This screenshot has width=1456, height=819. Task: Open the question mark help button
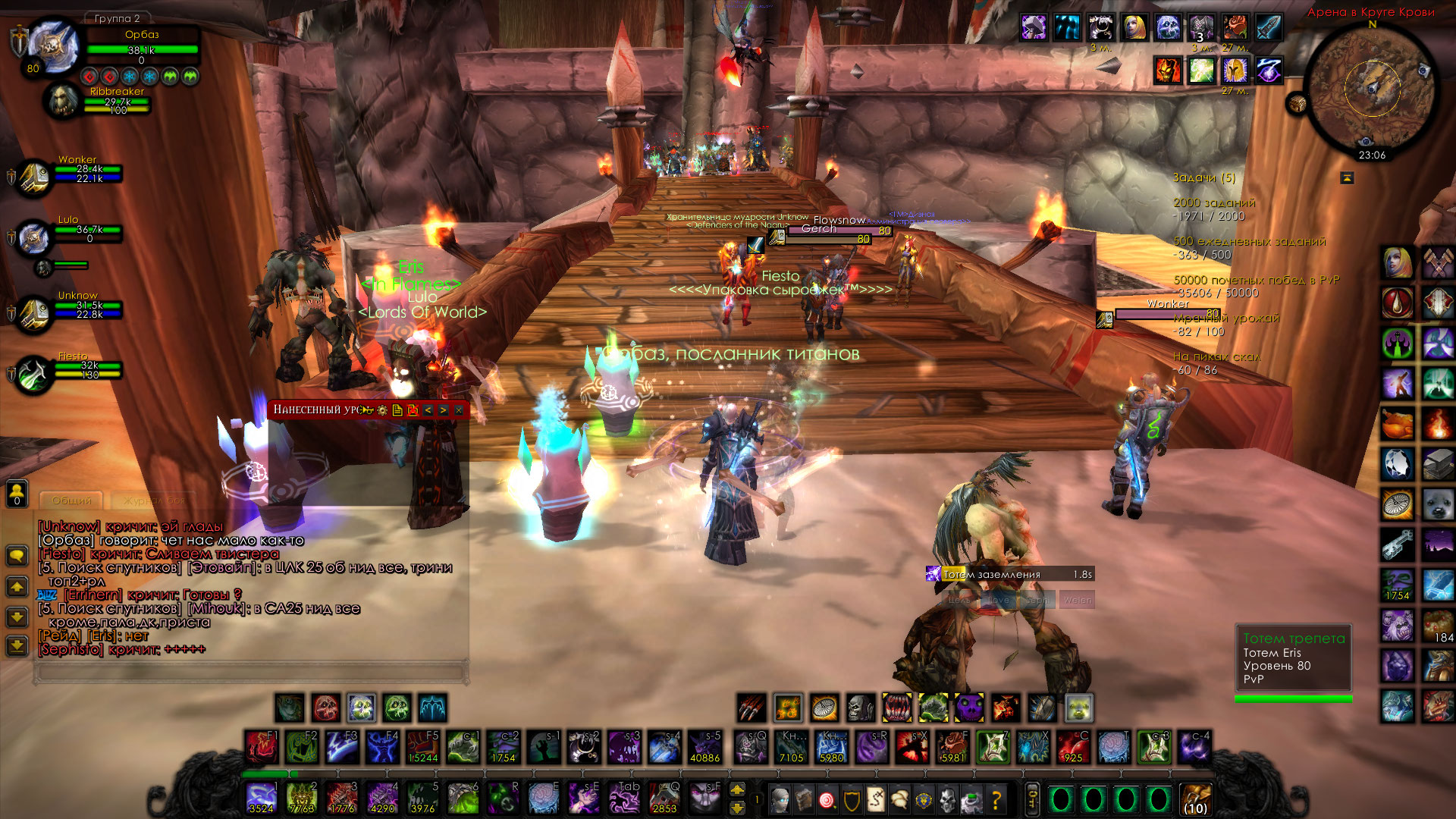(x=996, y=799)
